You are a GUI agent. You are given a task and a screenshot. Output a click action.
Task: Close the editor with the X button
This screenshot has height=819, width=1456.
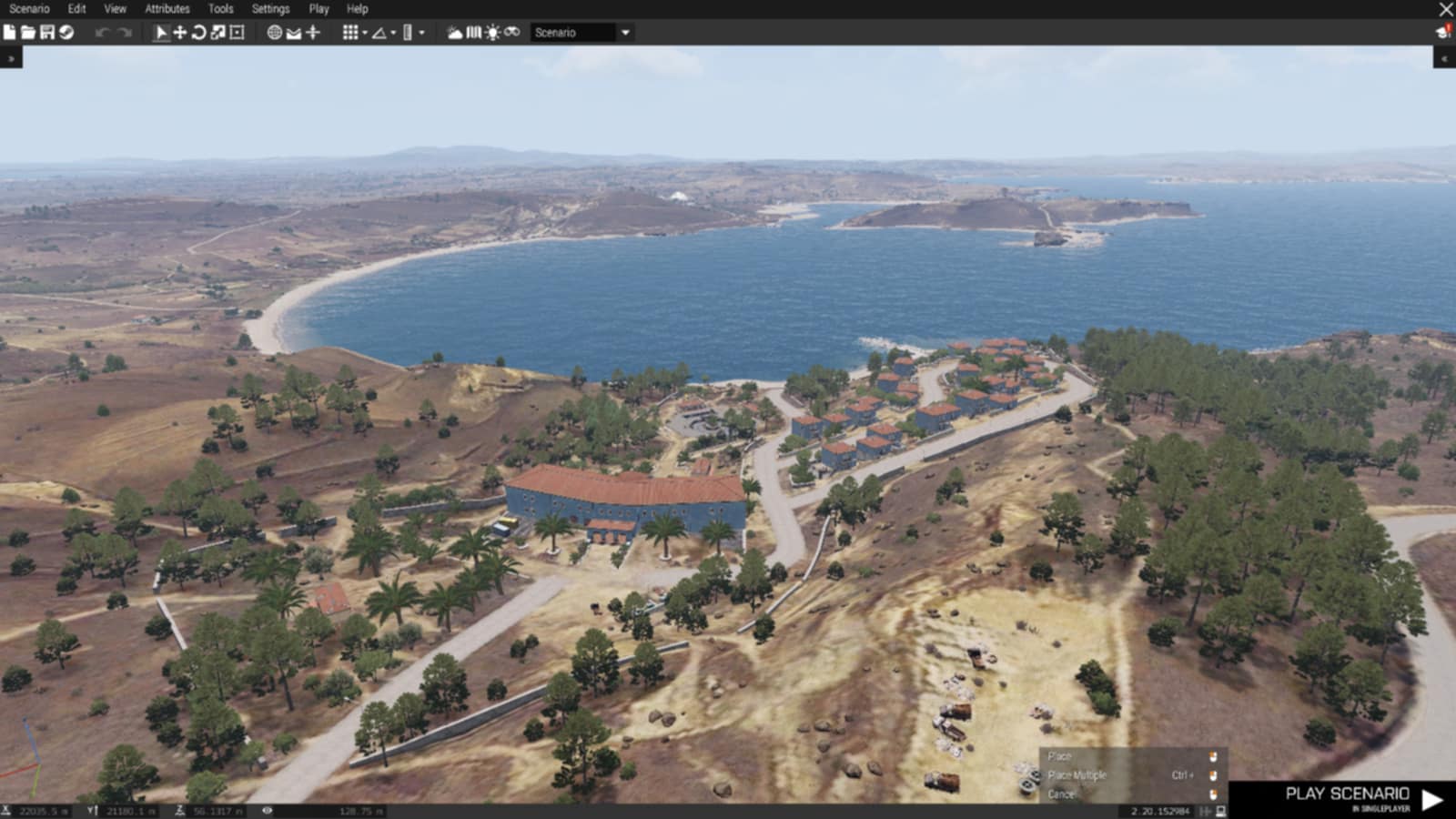(1445, 9)
